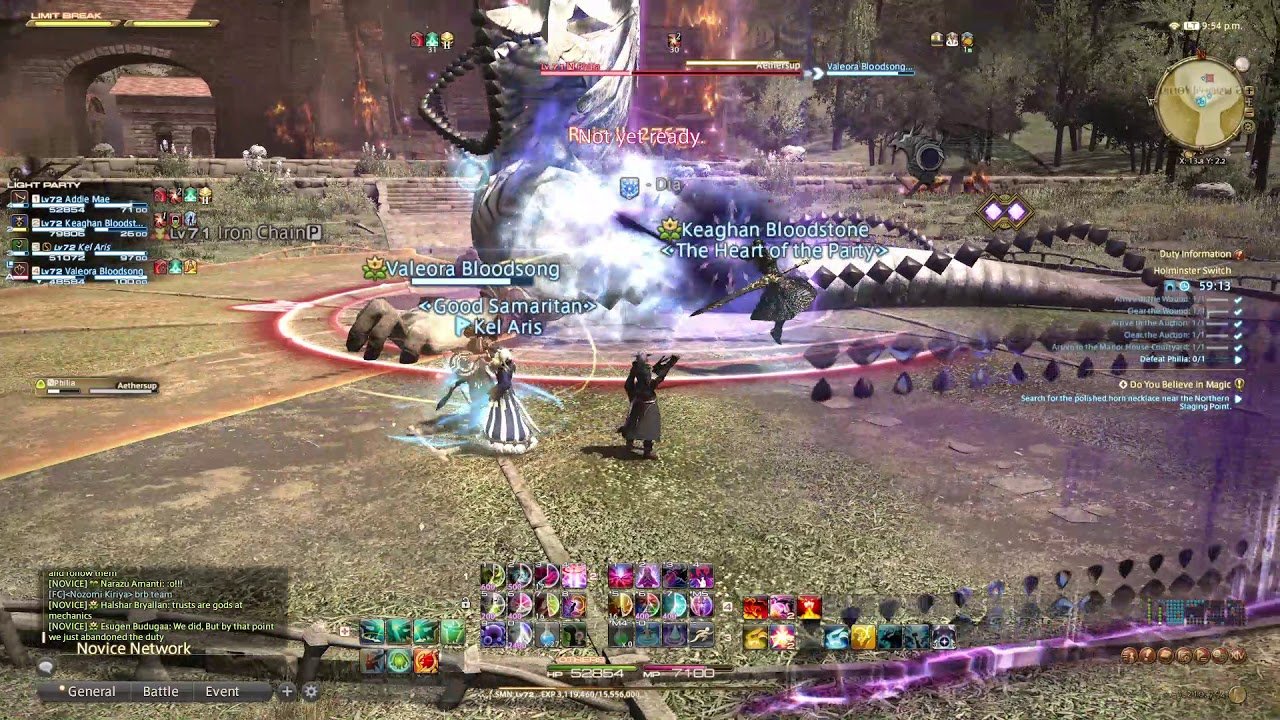1280x720 pixels.
Task: Toggle the hotbar lock padlock
Action: click(x=466, y=603)
